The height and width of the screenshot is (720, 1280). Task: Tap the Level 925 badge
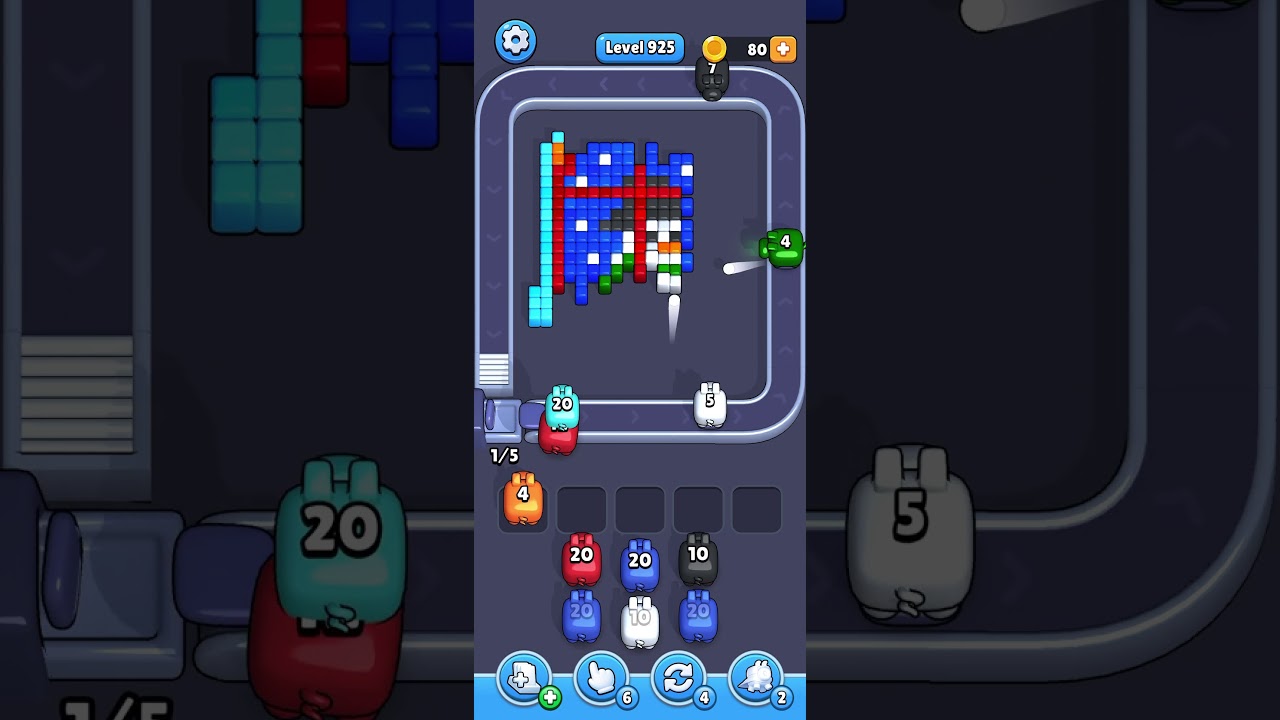[639, 47]
